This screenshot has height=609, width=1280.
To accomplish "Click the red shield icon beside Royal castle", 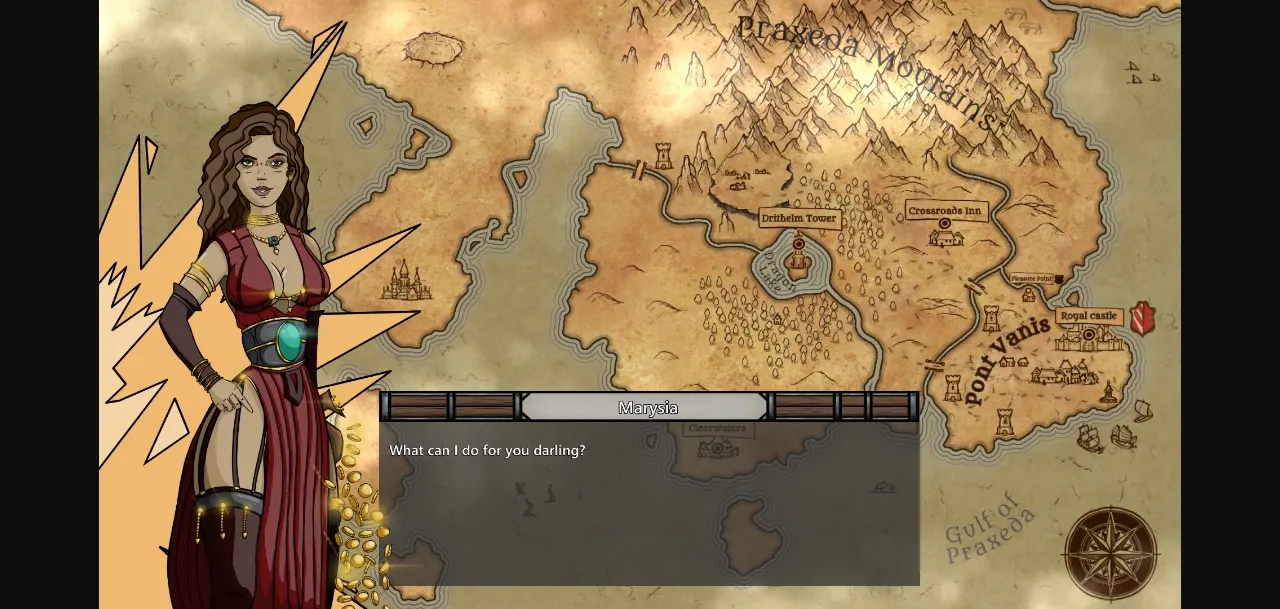I will (x=1142, y=317).
